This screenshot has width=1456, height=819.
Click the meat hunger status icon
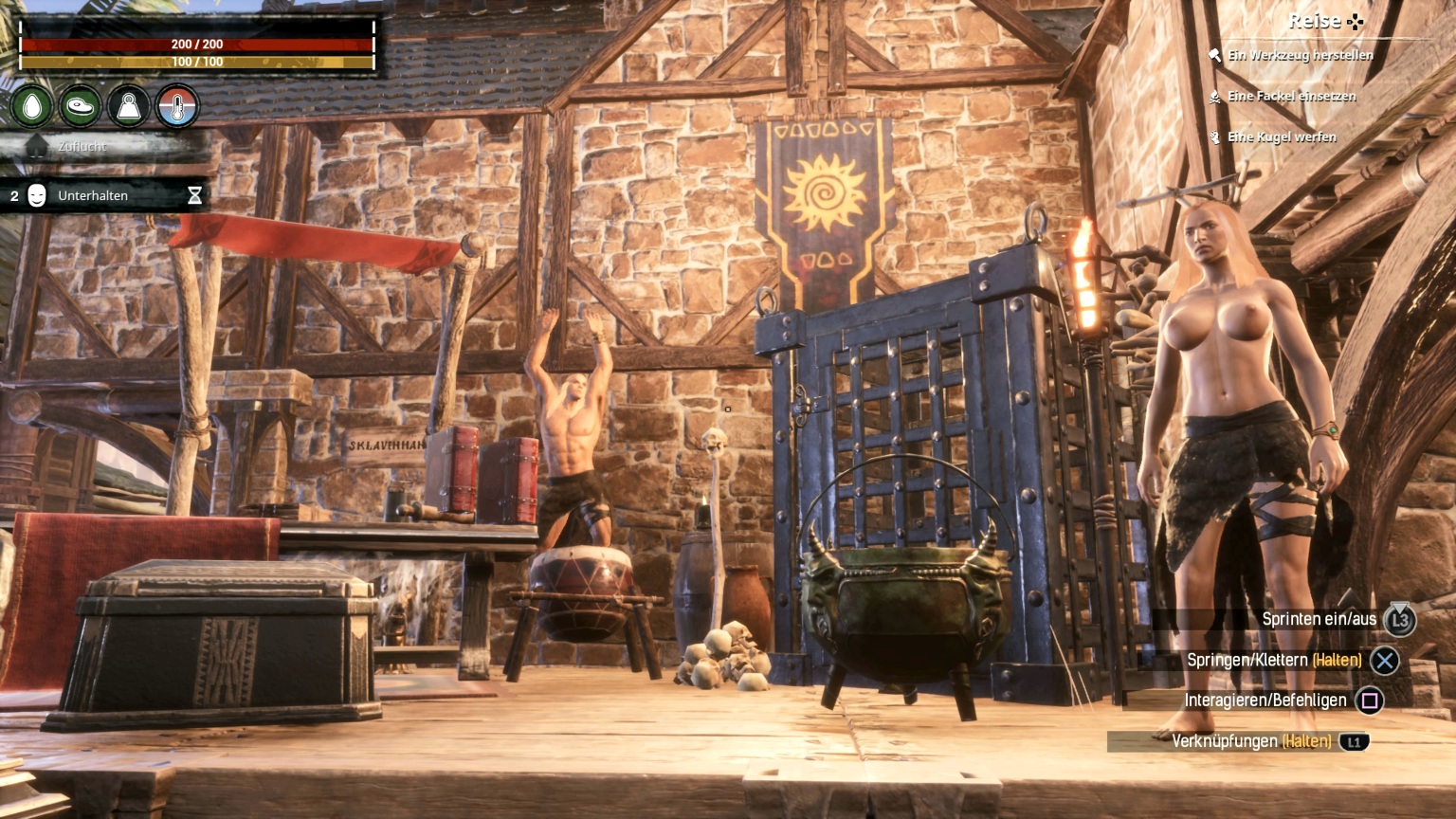click(81, 106)
